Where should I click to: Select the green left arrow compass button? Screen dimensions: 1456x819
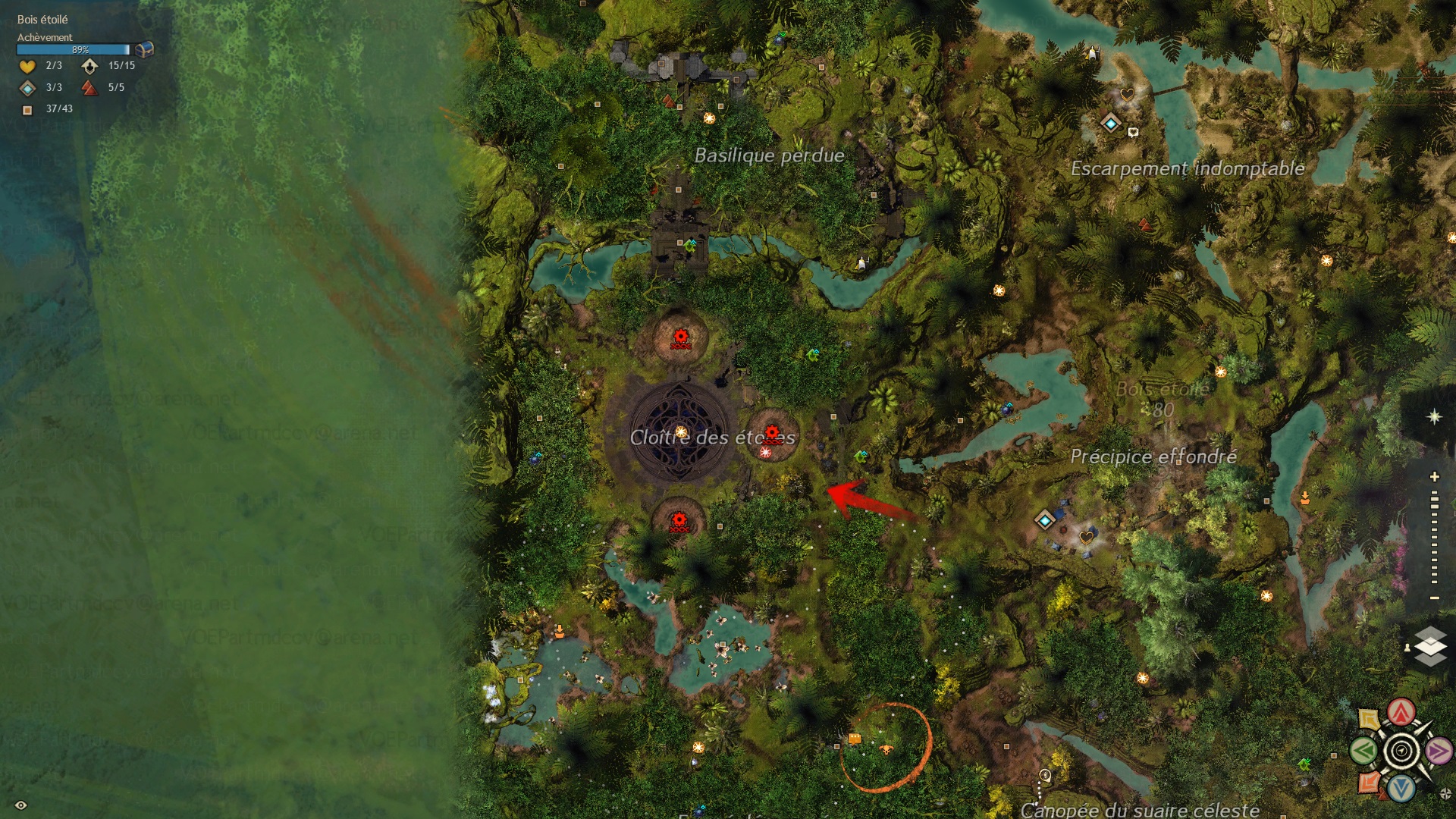(1363, 752)
